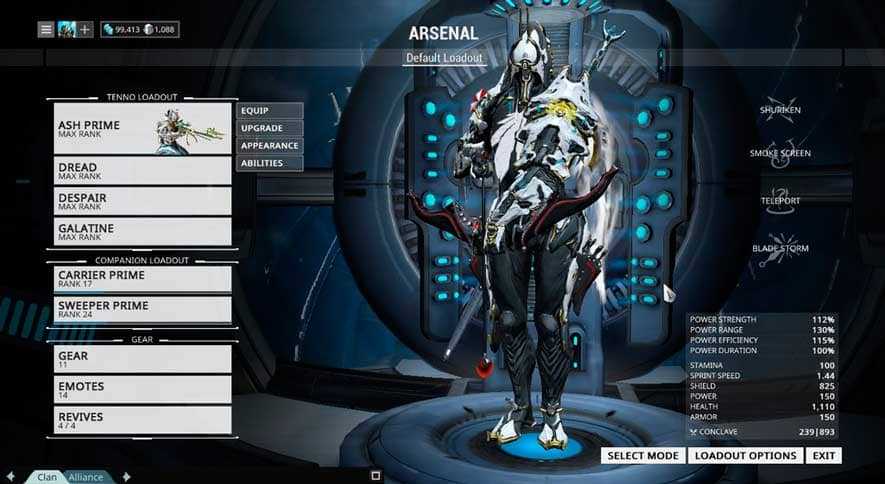Switch to the Alliance chat tab

point(86,477)
